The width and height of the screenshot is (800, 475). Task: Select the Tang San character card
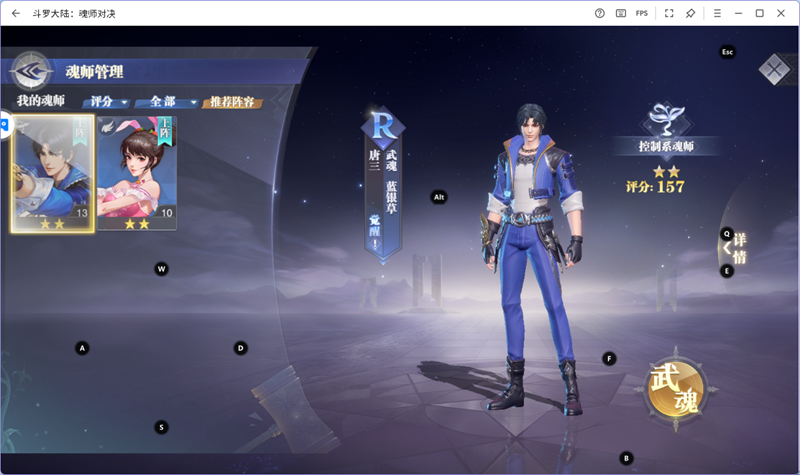click(x=53, y=173)
